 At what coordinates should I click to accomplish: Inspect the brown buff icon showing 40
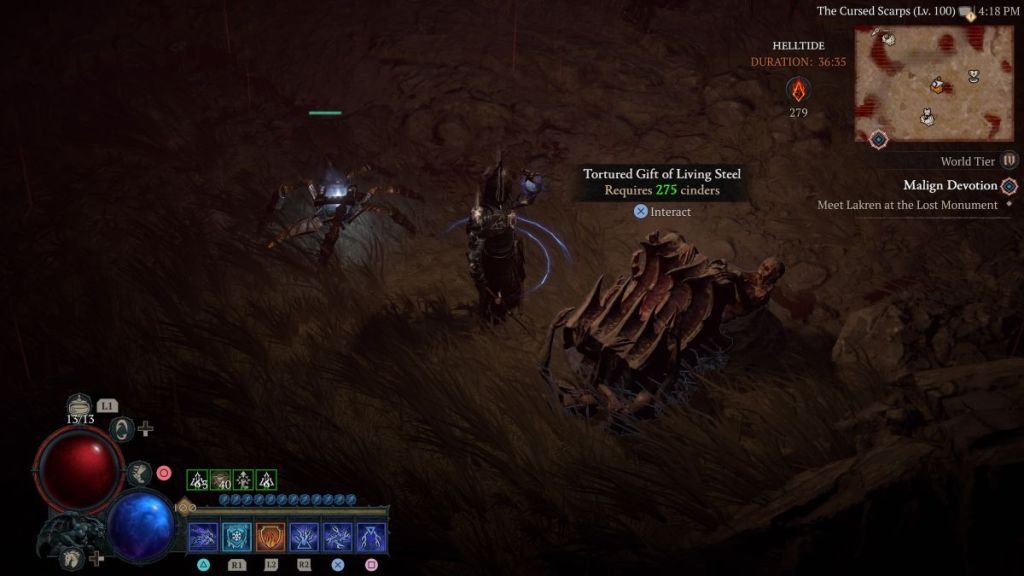[x=221, y=480]
